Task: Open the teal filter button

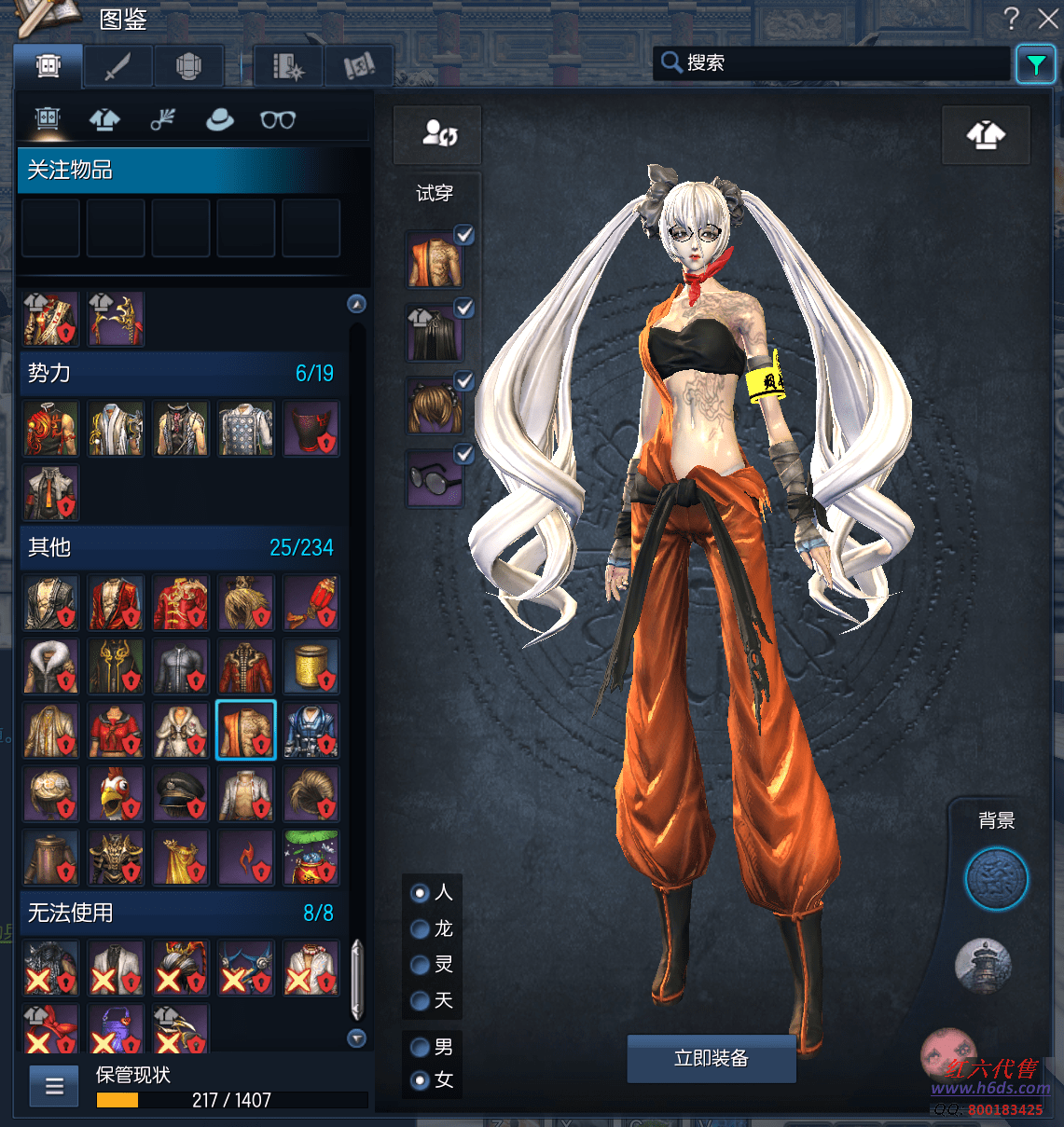Action: (1035, 64)
